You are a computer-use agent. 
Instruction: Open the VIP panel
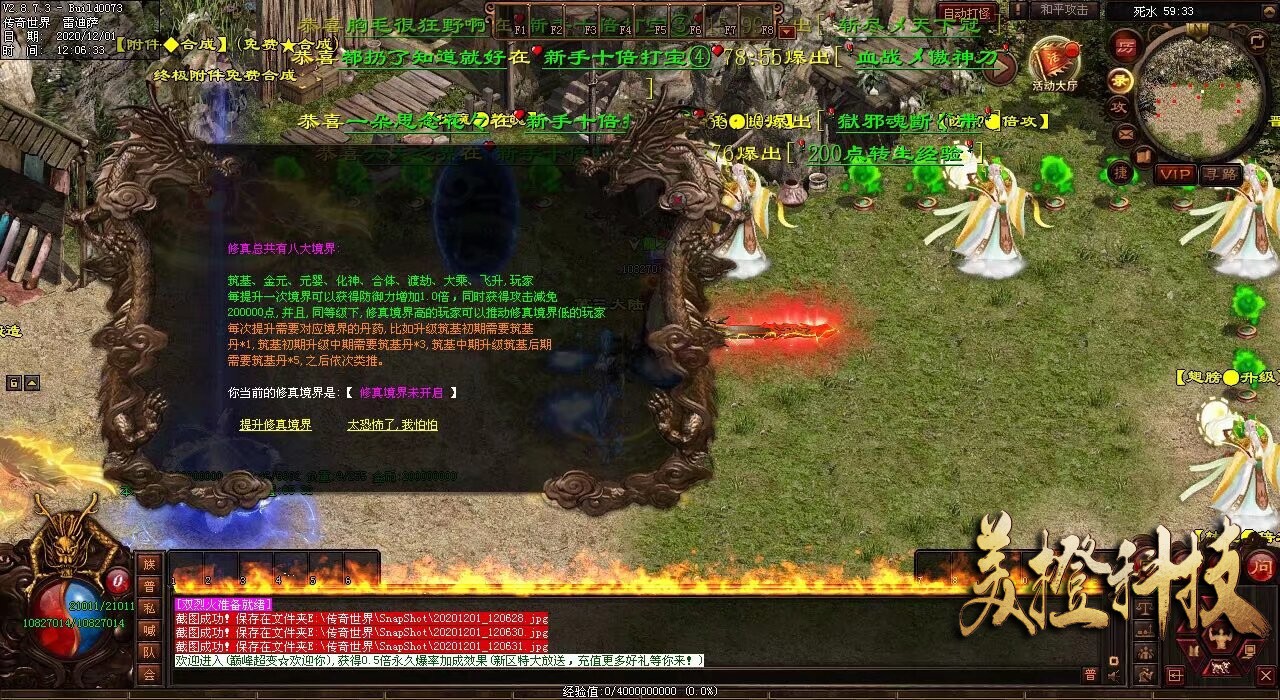[x=1175, y=174]
